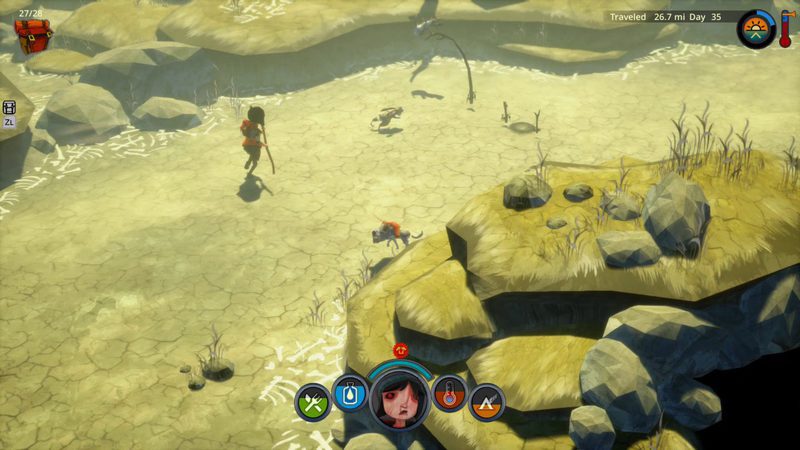Open the girl's character portrait
This screenshot has width=800, height=450.
point(400,395)
